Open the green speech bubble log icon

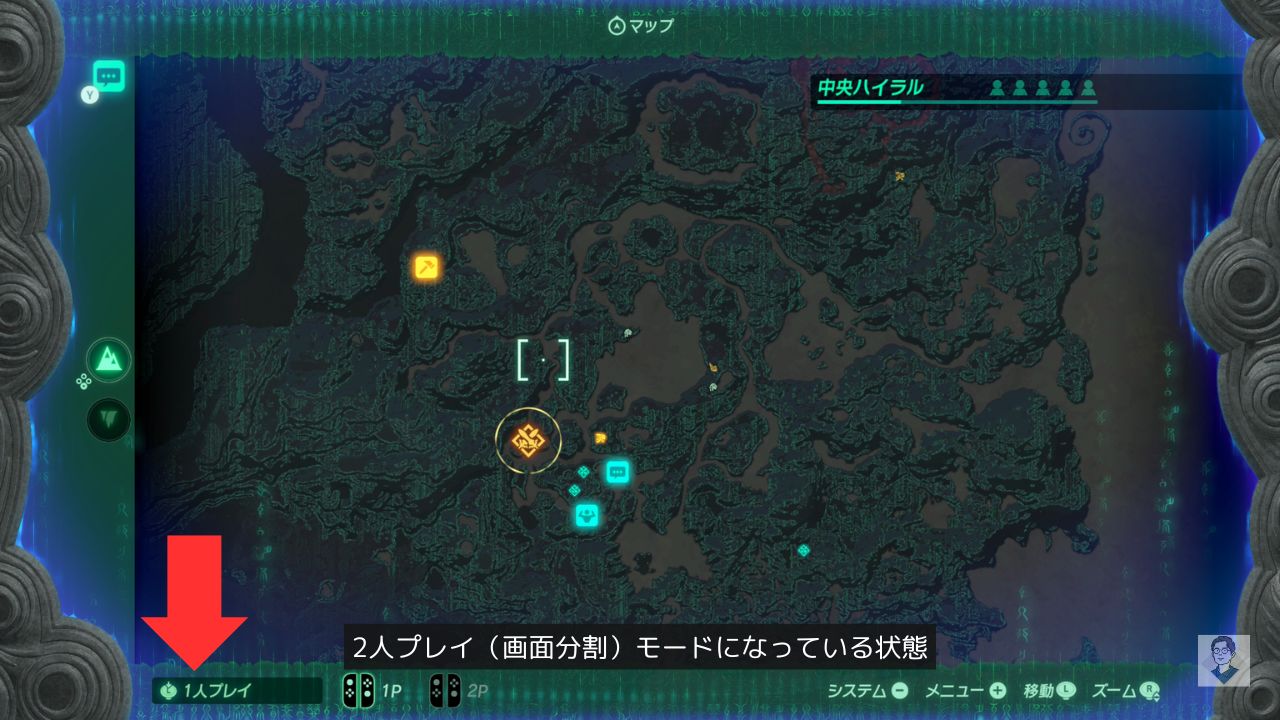(x=109, y=76)
